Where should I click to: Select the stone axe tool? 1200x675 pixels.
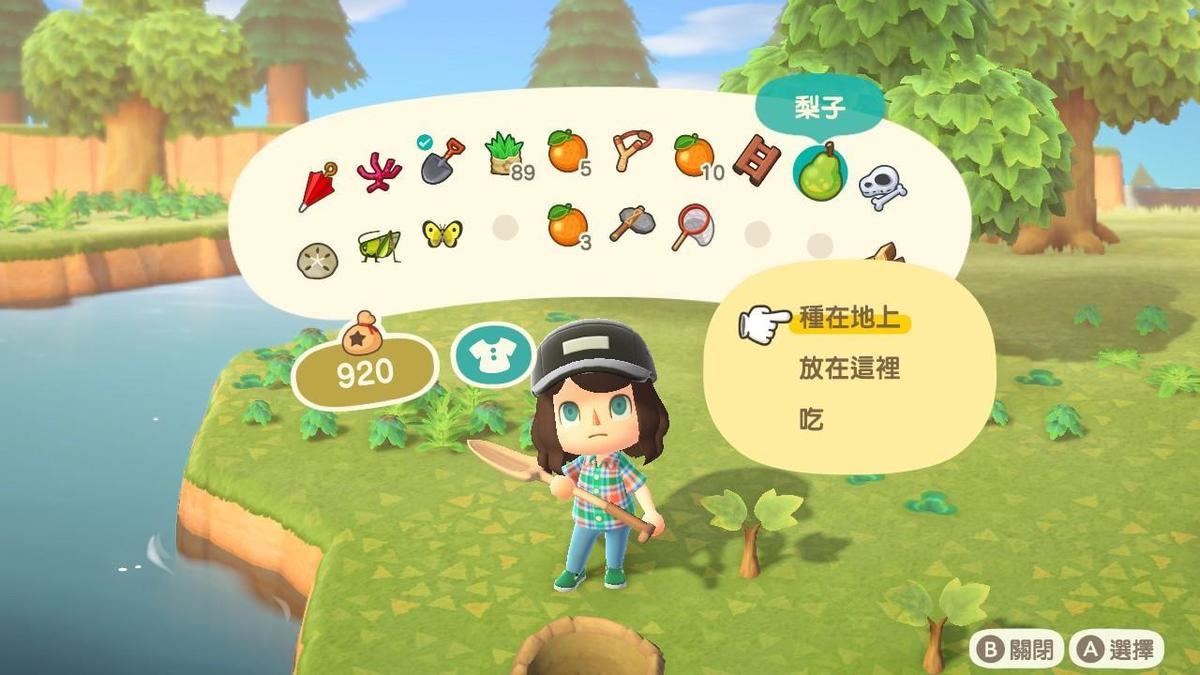[x=631, y=225]
